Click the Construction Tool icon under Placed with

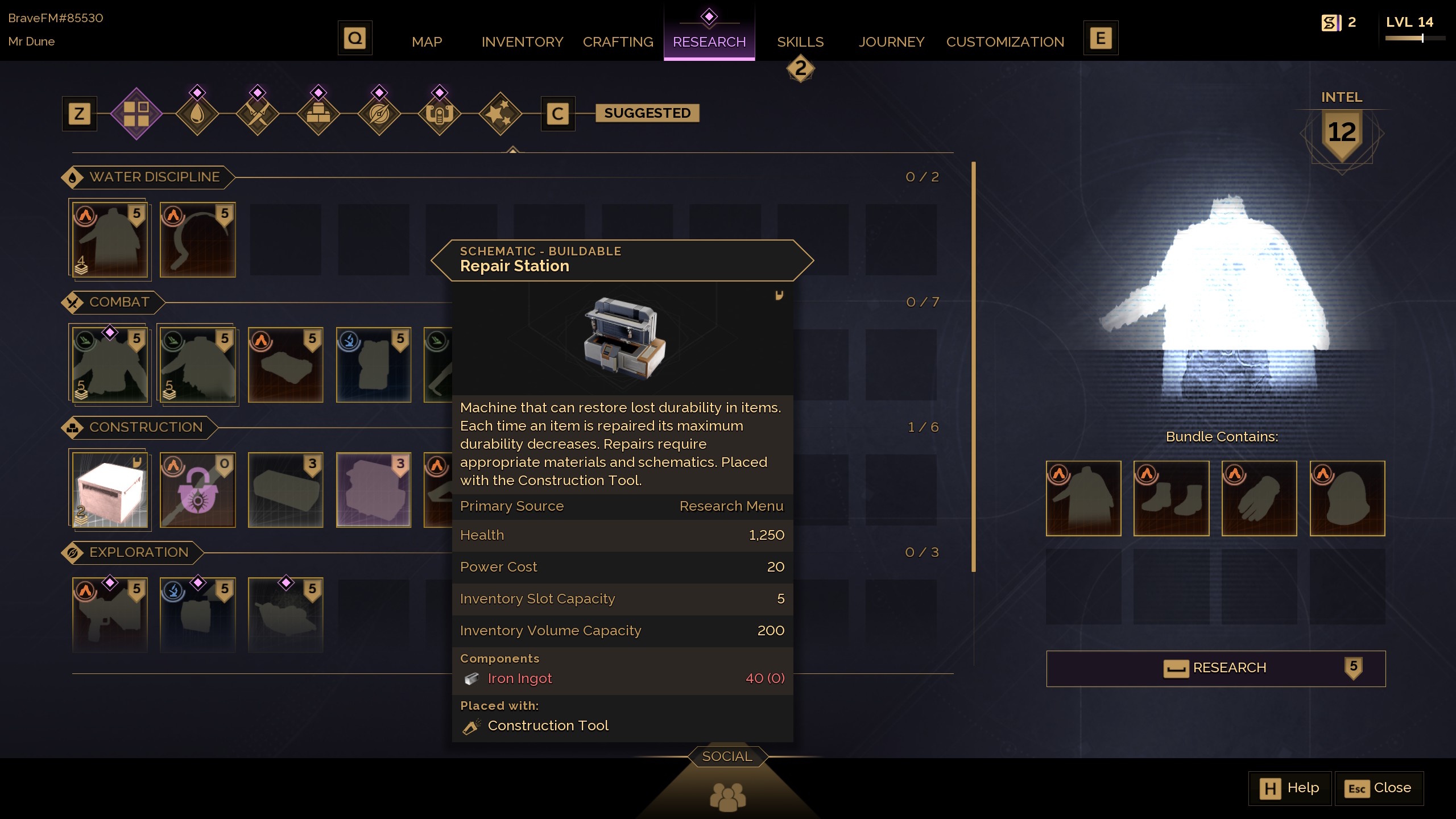470,725
